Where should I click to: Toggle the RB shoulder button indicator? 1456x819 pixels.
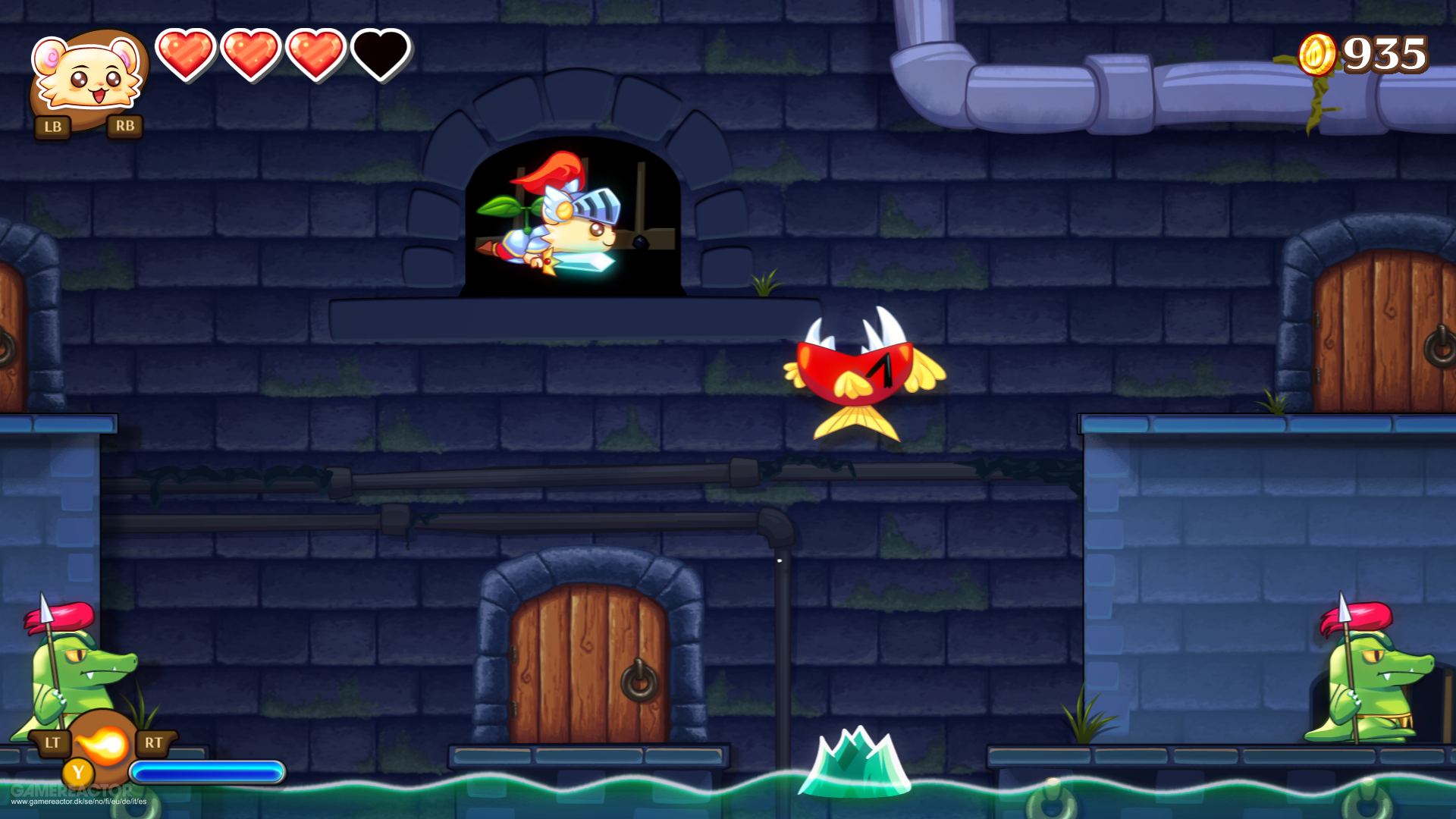tap(126, 127)
